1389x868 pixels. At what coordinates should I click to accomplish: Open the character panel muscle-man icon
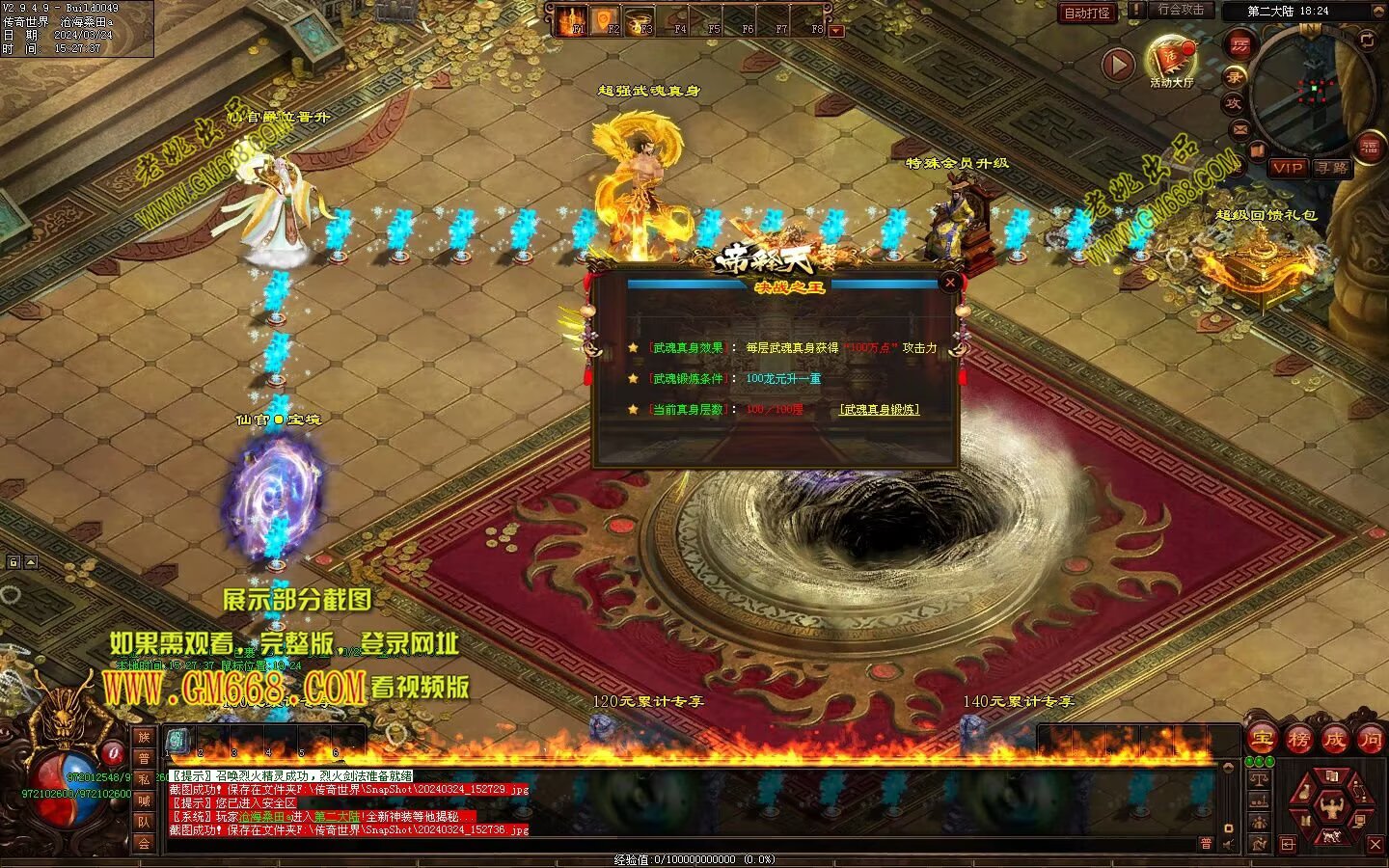[x=1330, y=805]
